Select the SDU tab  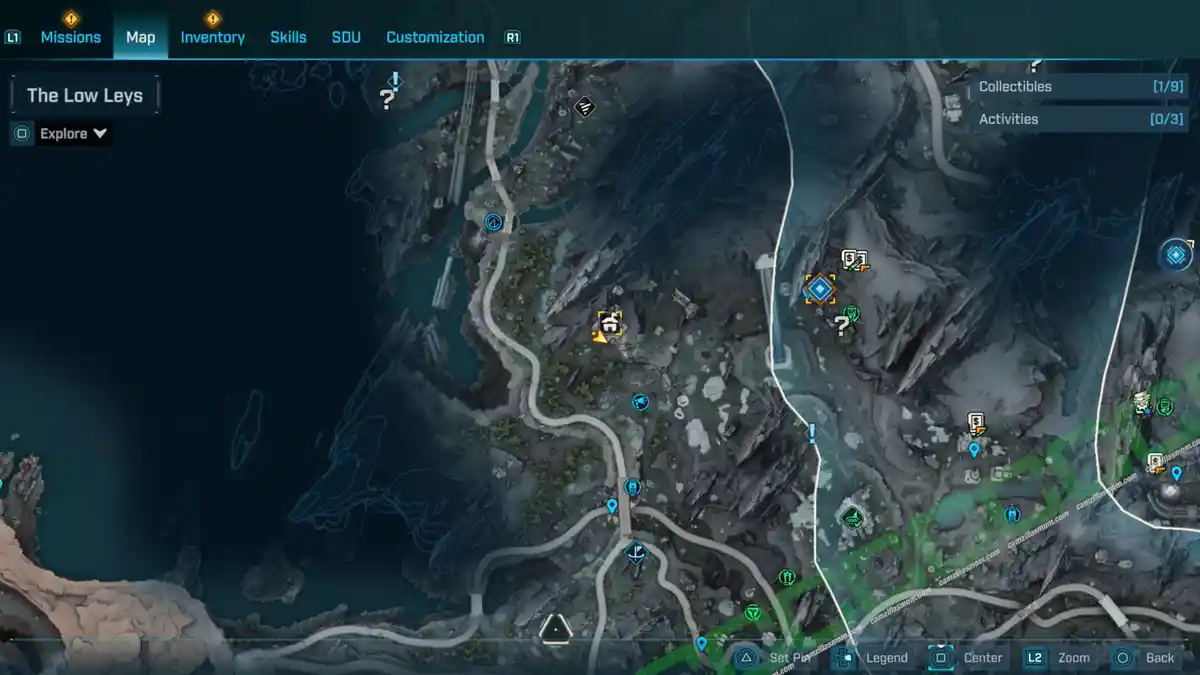(x=346, y=37)
